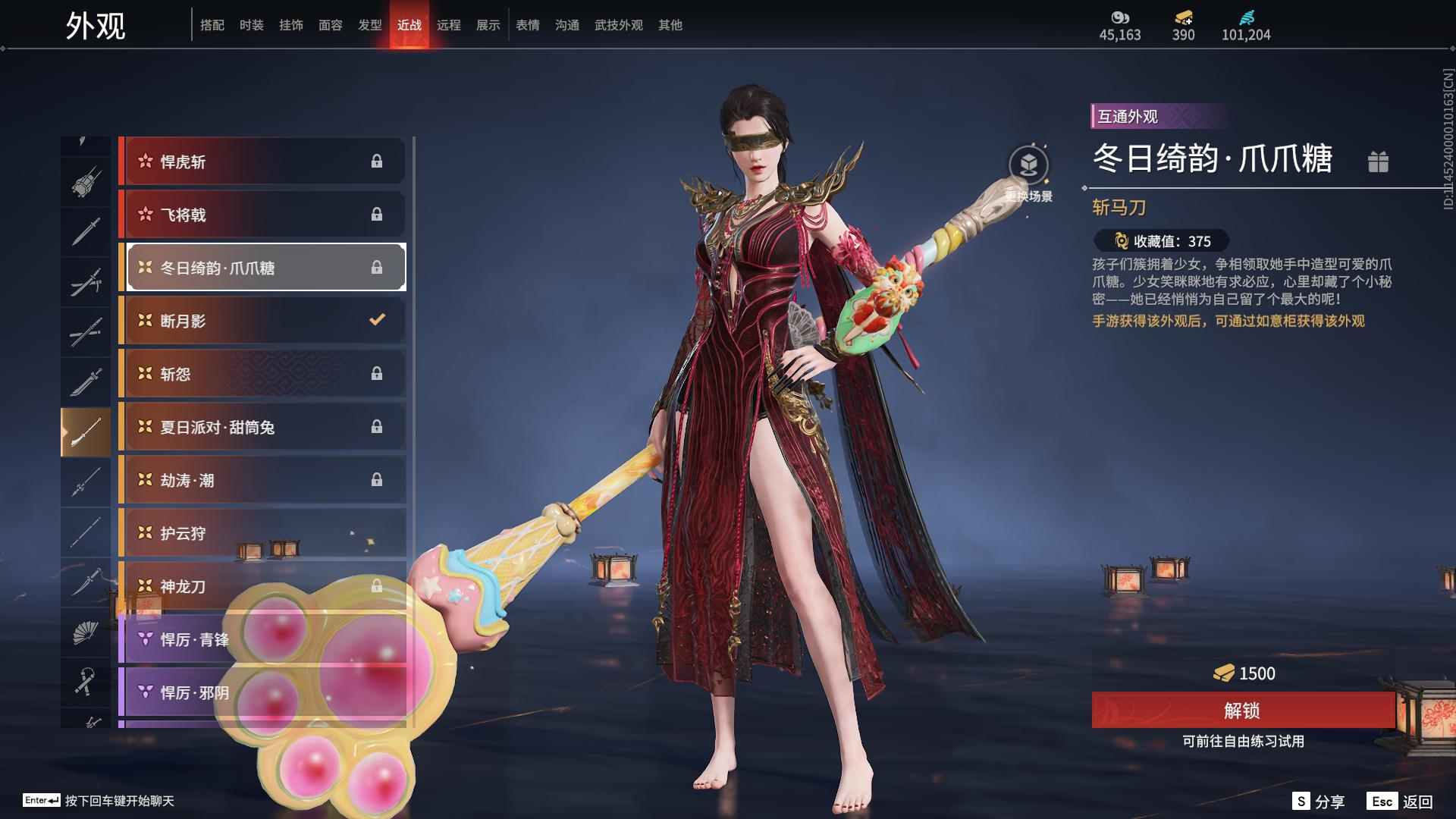Screen dimensions: 1456x819
Task: Select the equipped 断月影 skin entry
Action: [x=262, y=321]
